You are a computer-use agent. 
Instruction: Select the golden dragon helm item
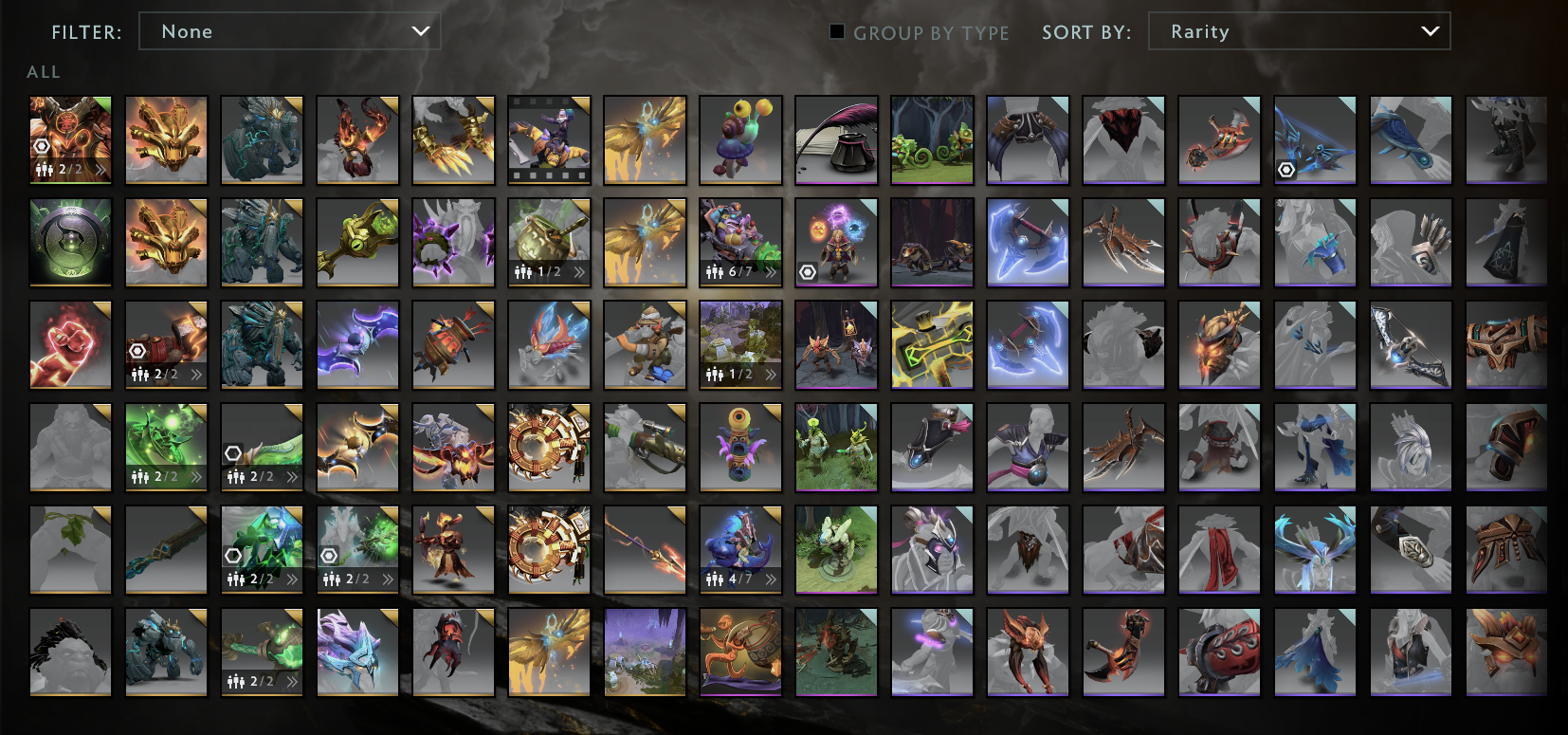click(166, 139)
